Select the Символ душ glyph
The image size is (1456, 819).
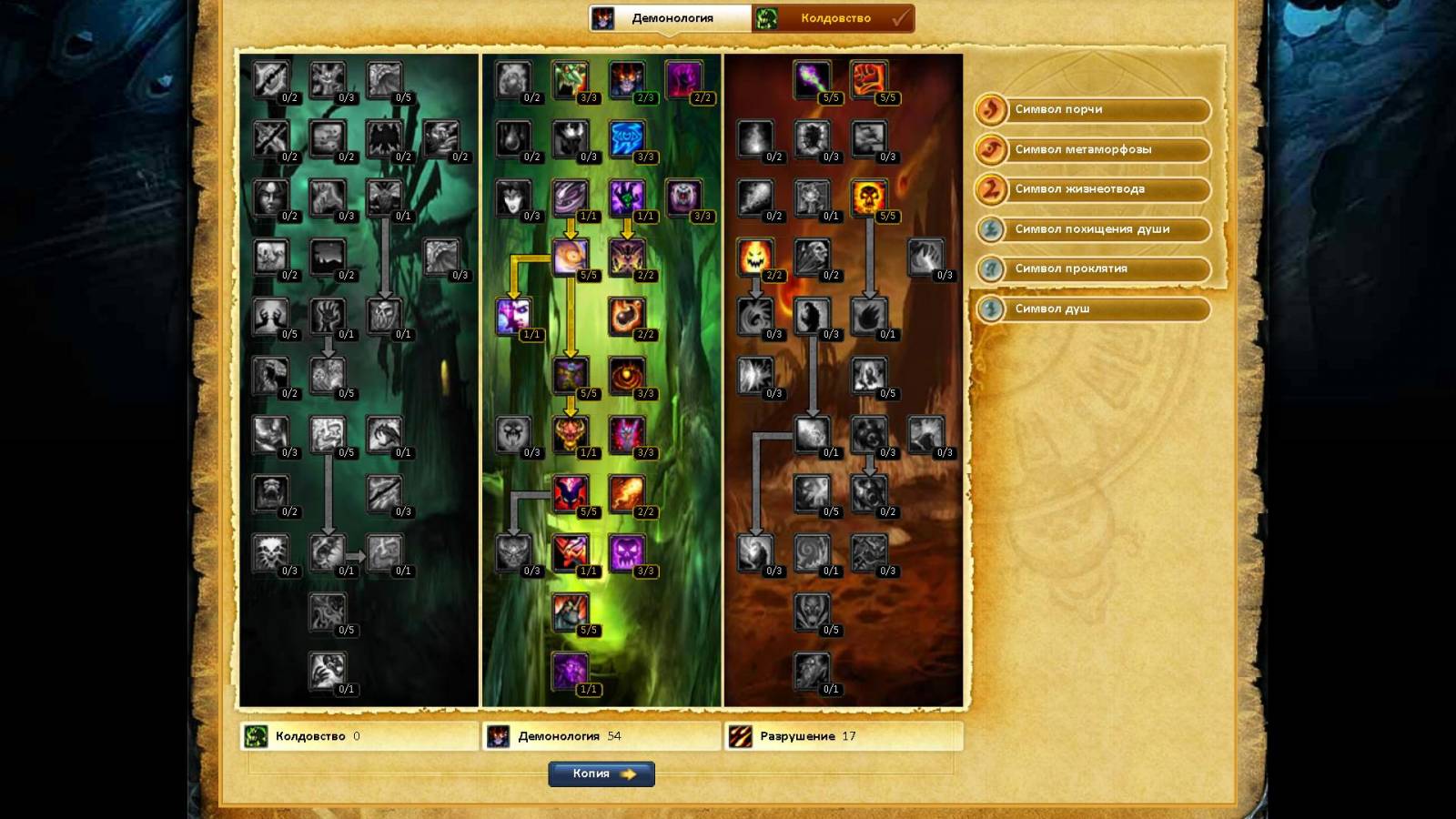[x=1093, y=309]
